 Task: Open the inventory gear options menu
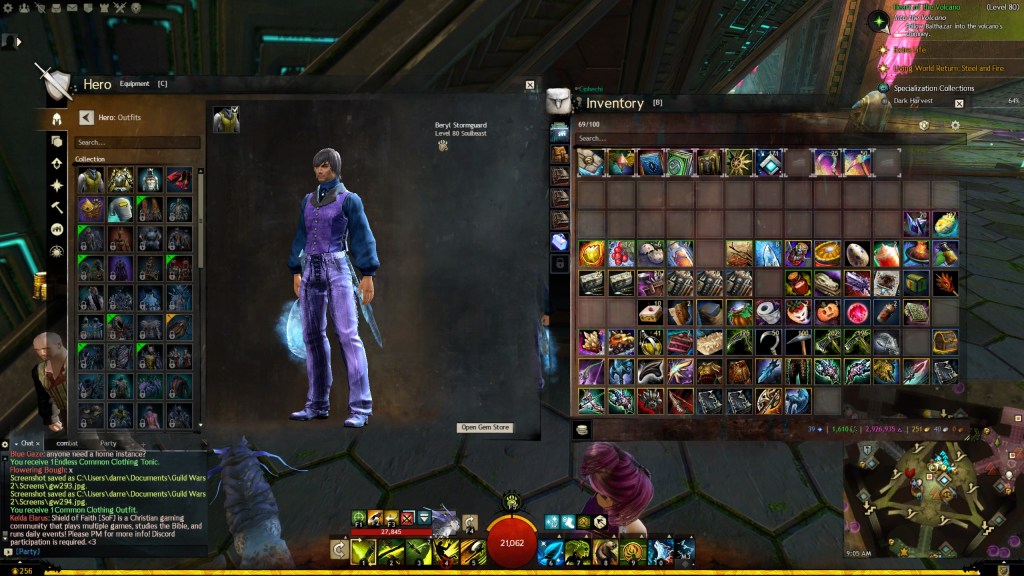coord(955,125)
